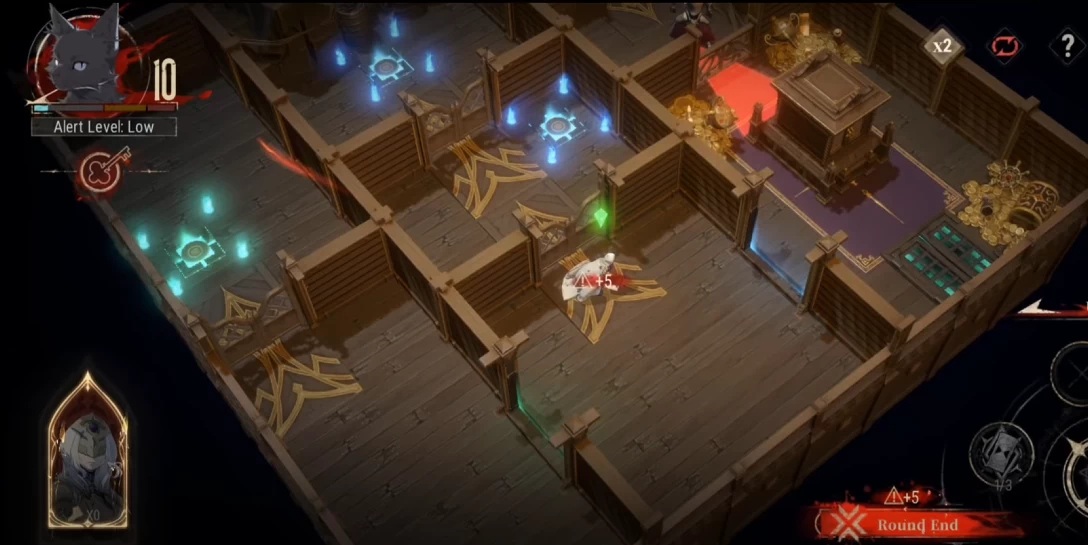Select the red key icon
Image resolution: width=1088 pixels, height=545 pixels.
click(100, 171)
